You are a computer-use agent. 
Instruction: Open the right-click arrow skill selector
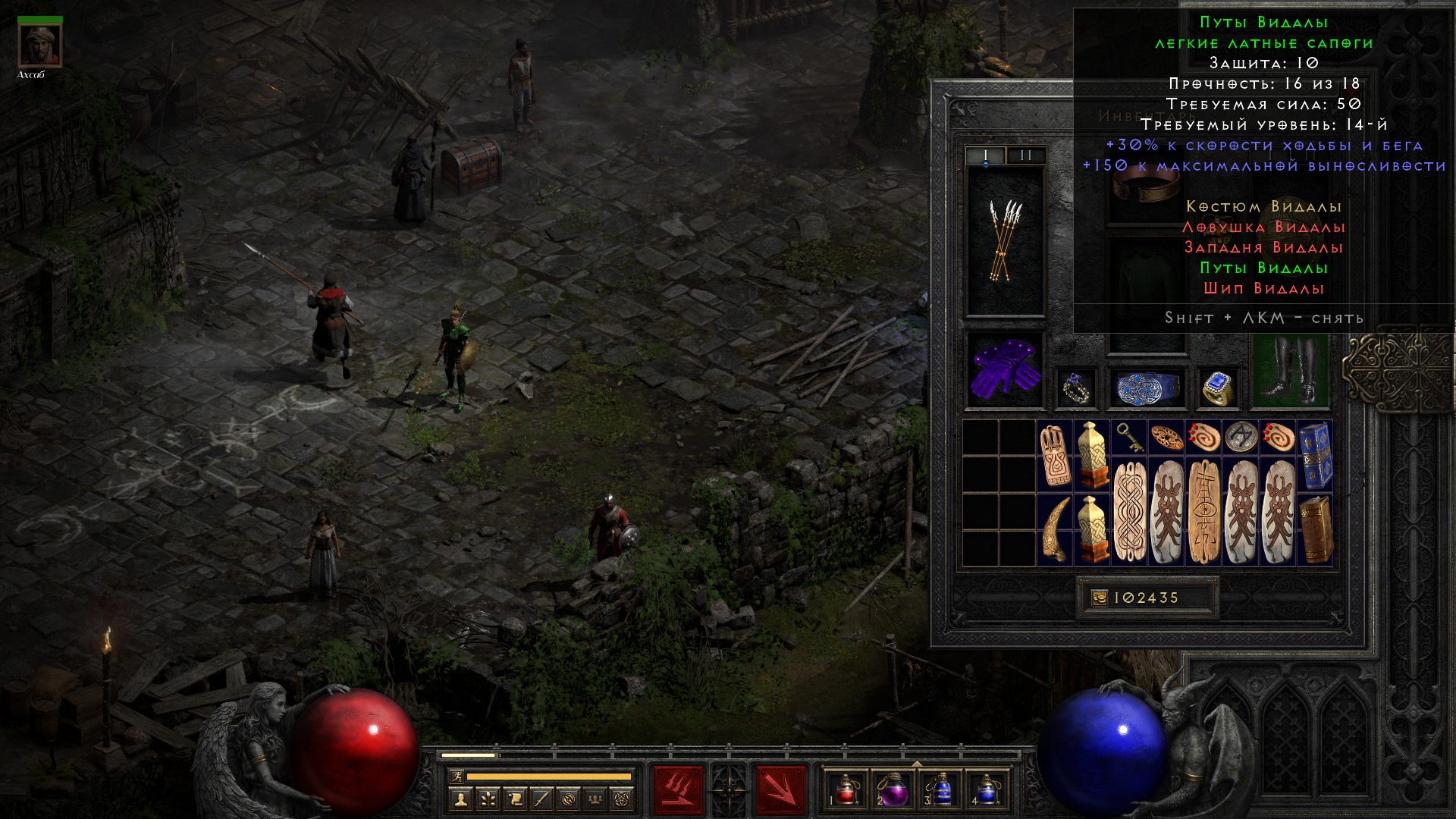point(780,789)
